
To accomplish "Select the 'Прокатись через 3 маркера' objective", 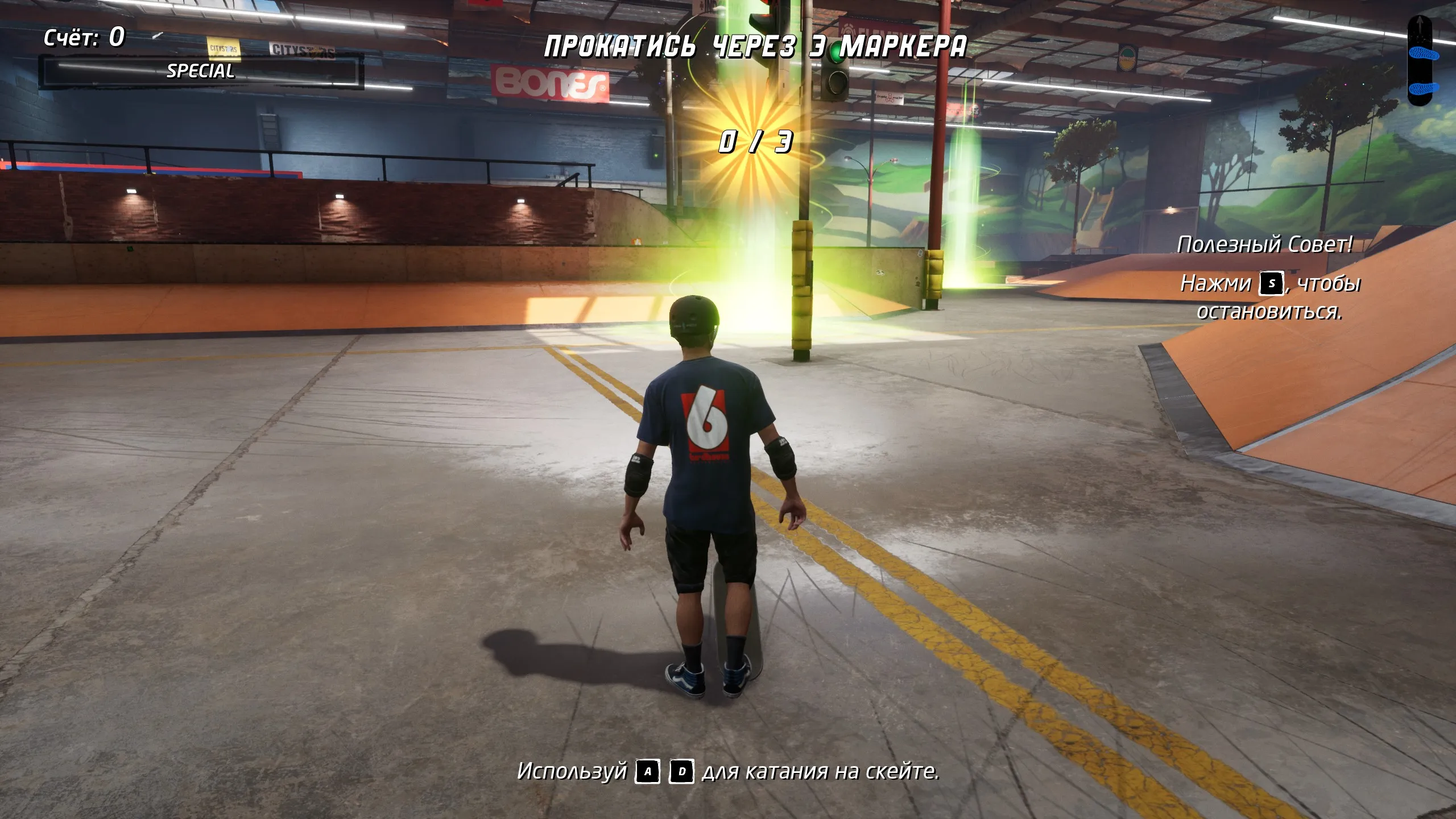I will 755,47.
